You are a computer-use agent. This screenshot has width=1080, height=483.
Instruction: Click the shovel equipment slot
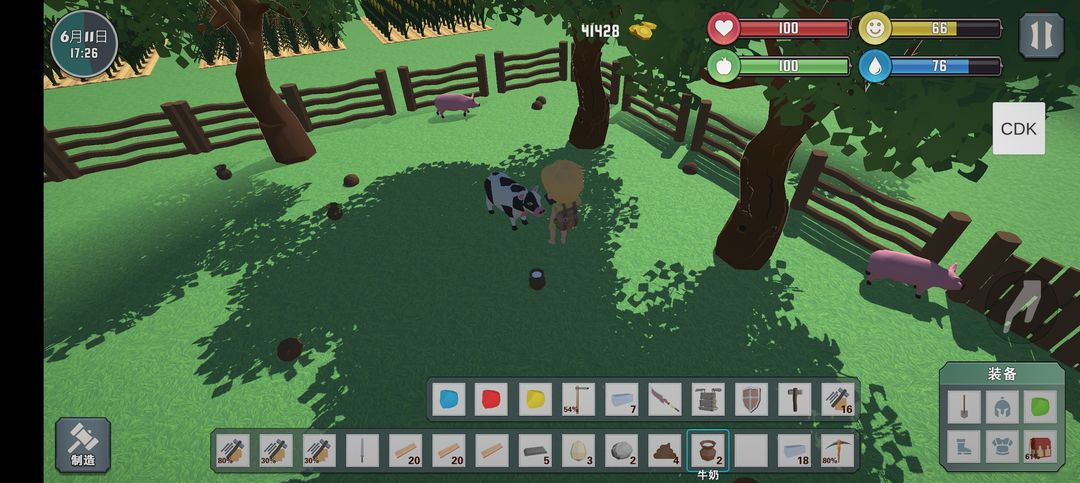[x=962, y=406]
